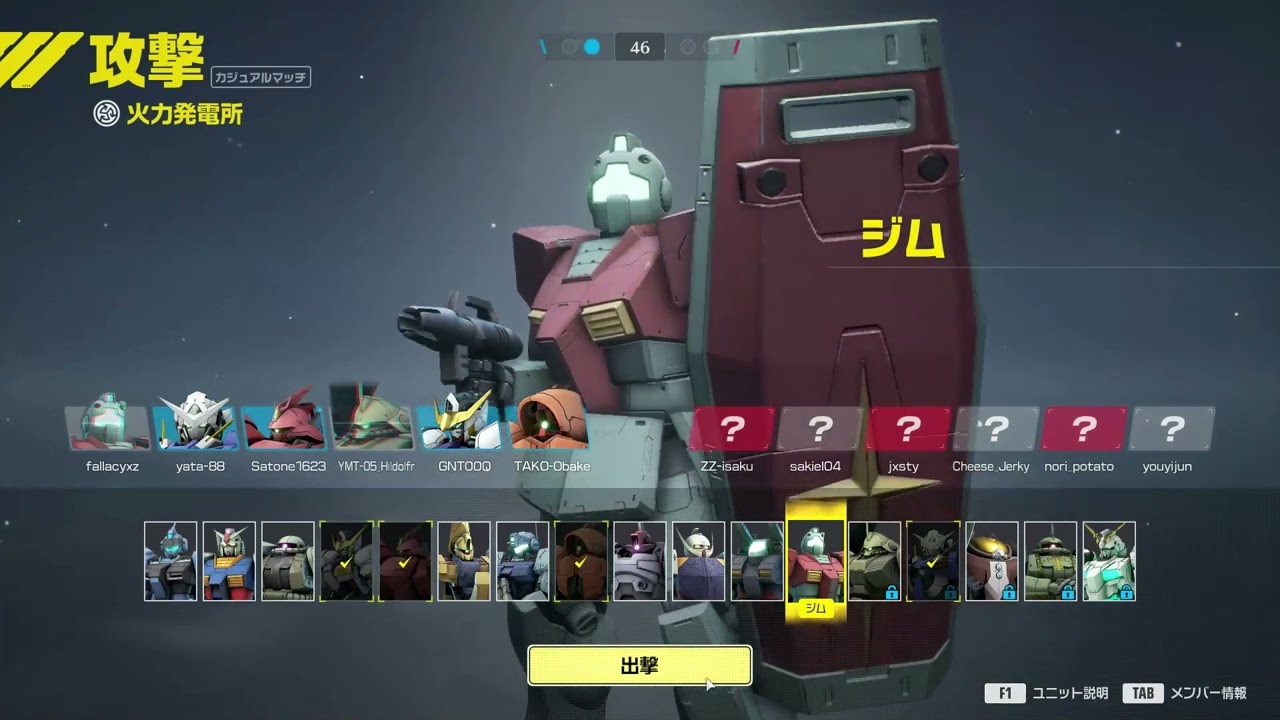Select enemy Cheese_Jerky's hidden unit tile
The width and height of the screenshot is (1280, 720).
click(995, 429)
